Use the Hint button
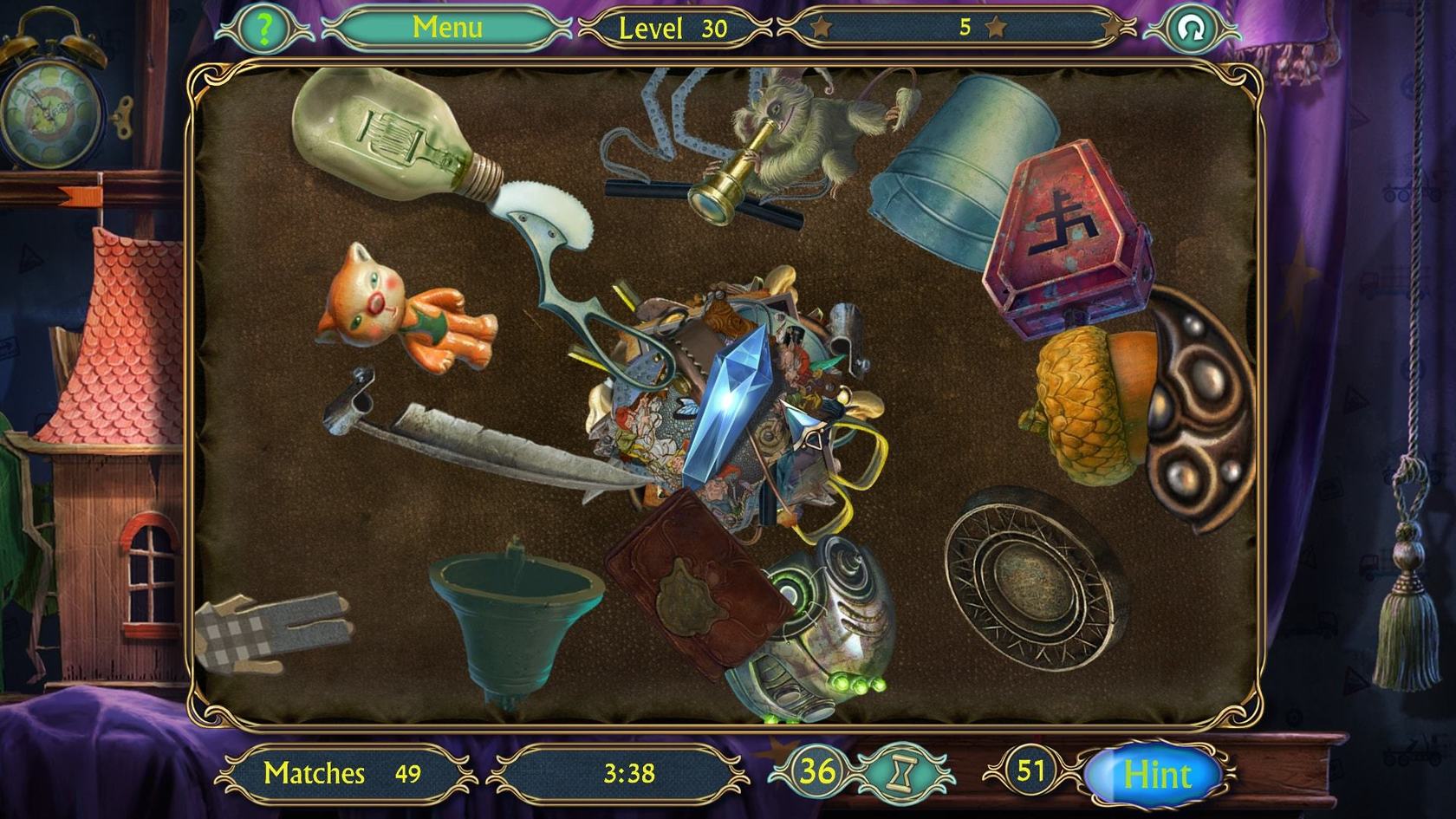 pos(1157,774)
